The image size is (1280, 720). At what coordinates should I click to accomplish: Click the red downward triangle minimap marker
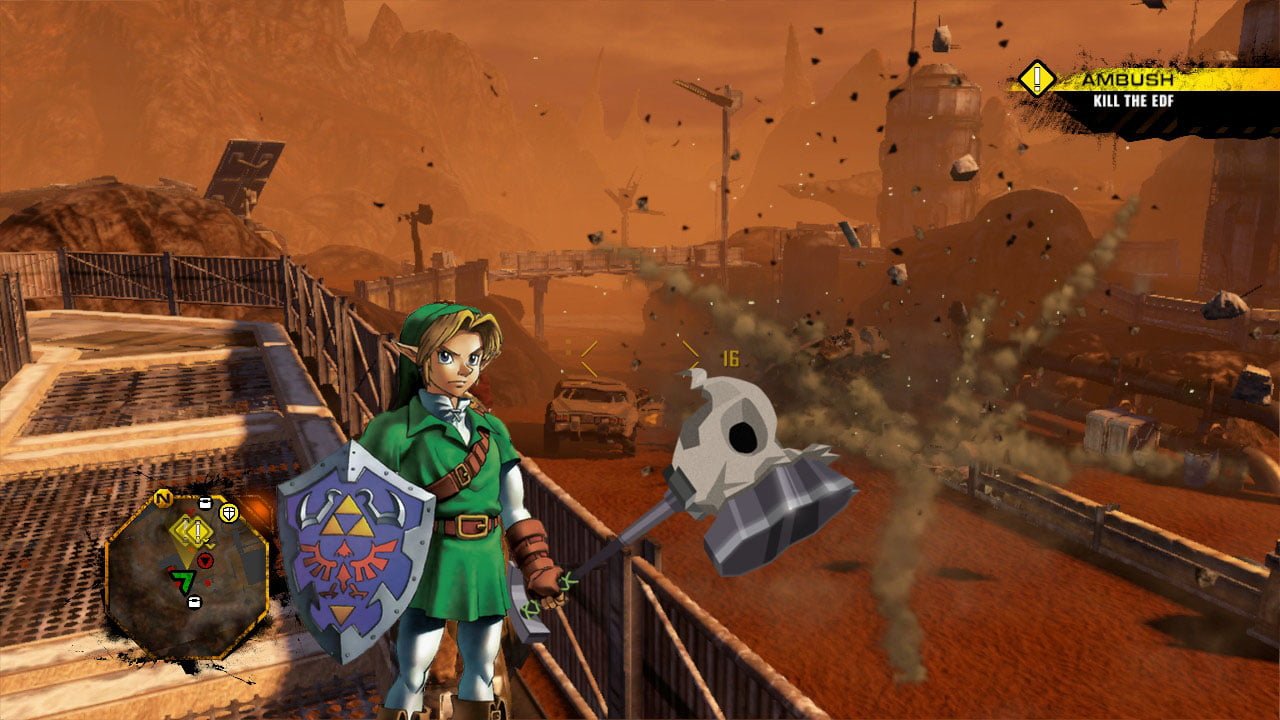pos(207,559)
